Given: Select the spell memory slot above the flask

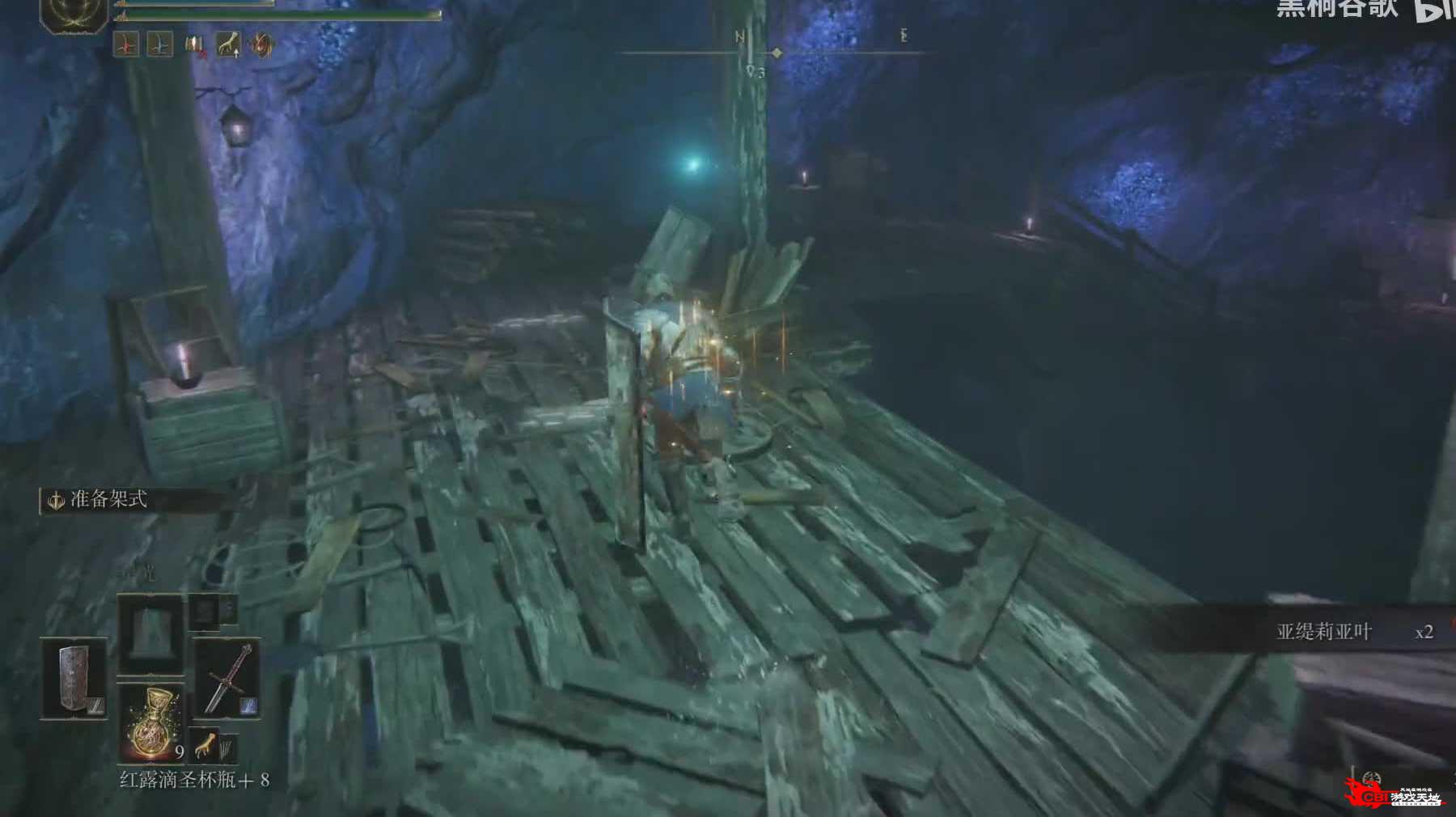Looking at the screenshot, I should [151, 633].
